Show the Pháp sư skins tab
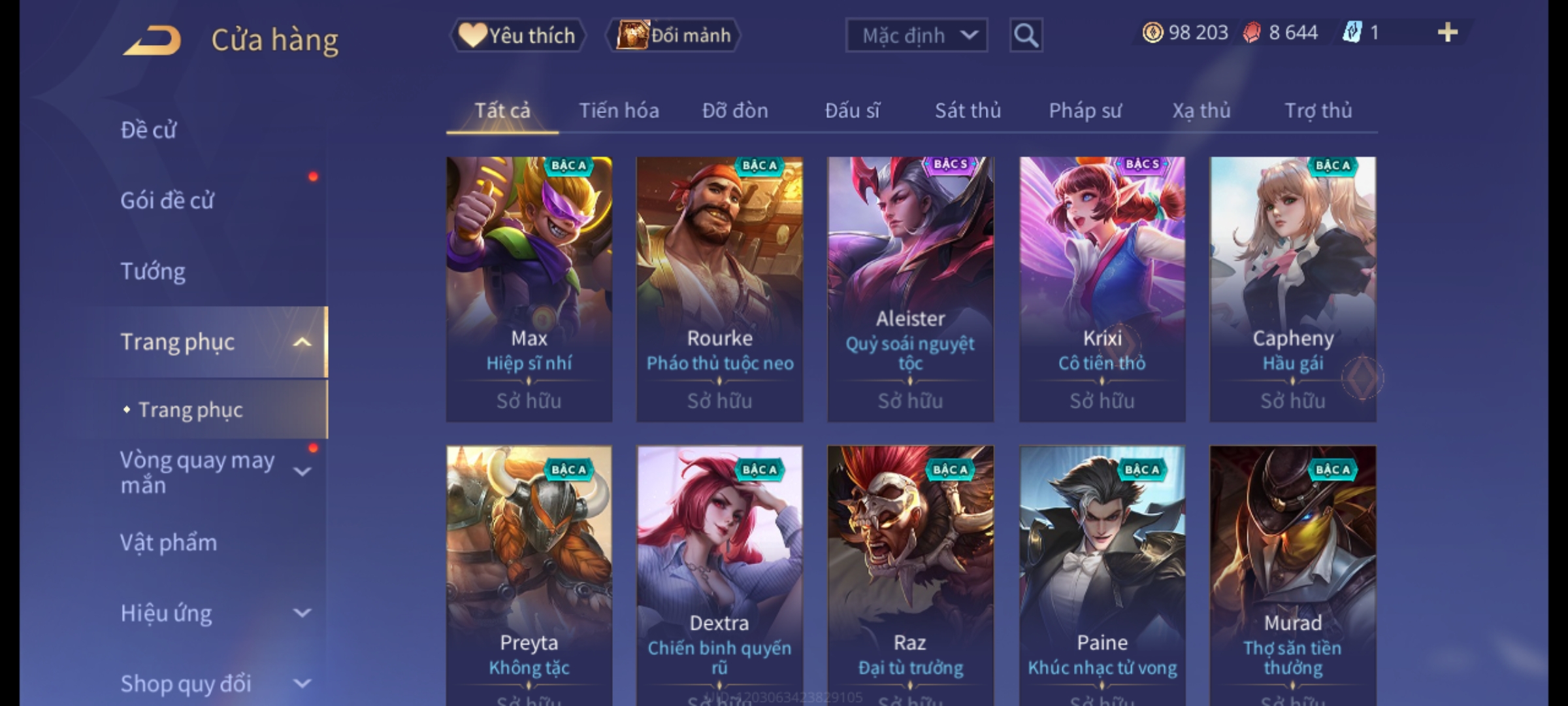 click(x=1085, y=110)
